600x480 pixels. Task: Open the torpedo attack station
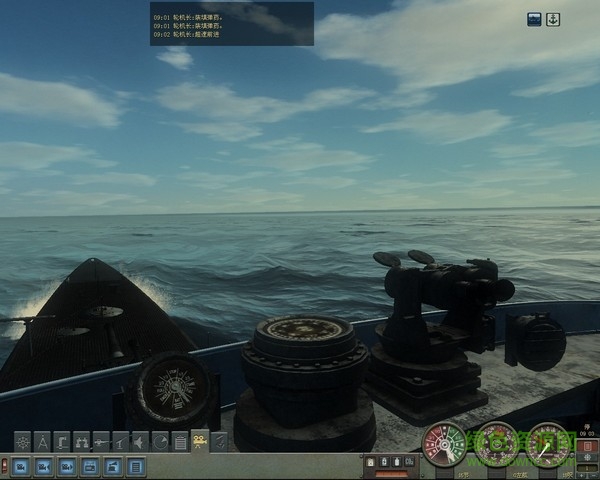click(x=101, y=441)
